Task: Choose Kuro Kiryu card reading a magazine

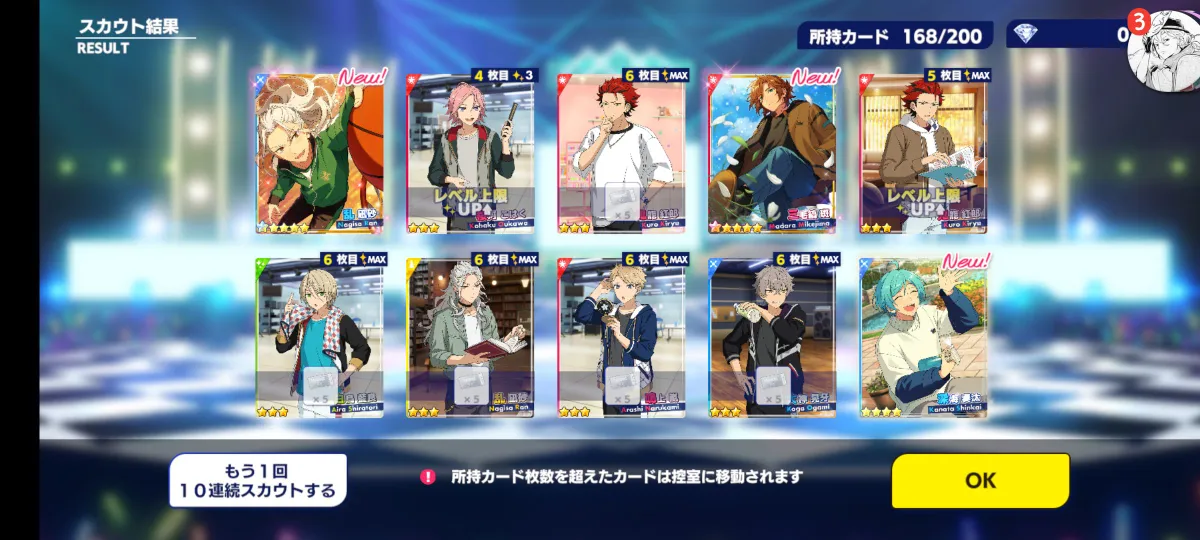Action: coord(923,153)
